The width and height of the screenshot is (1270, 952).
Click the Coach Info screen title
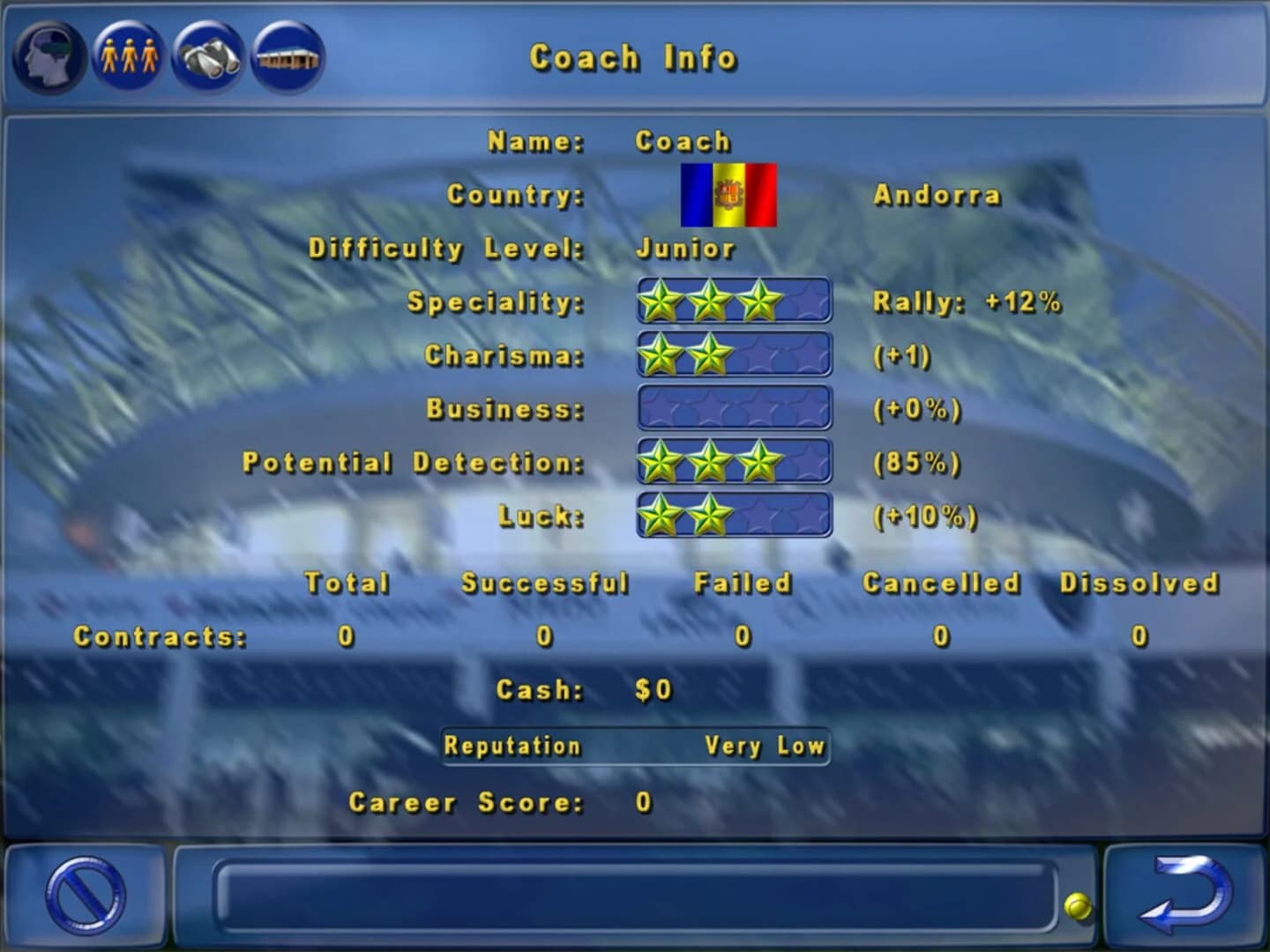coord(633,58)
